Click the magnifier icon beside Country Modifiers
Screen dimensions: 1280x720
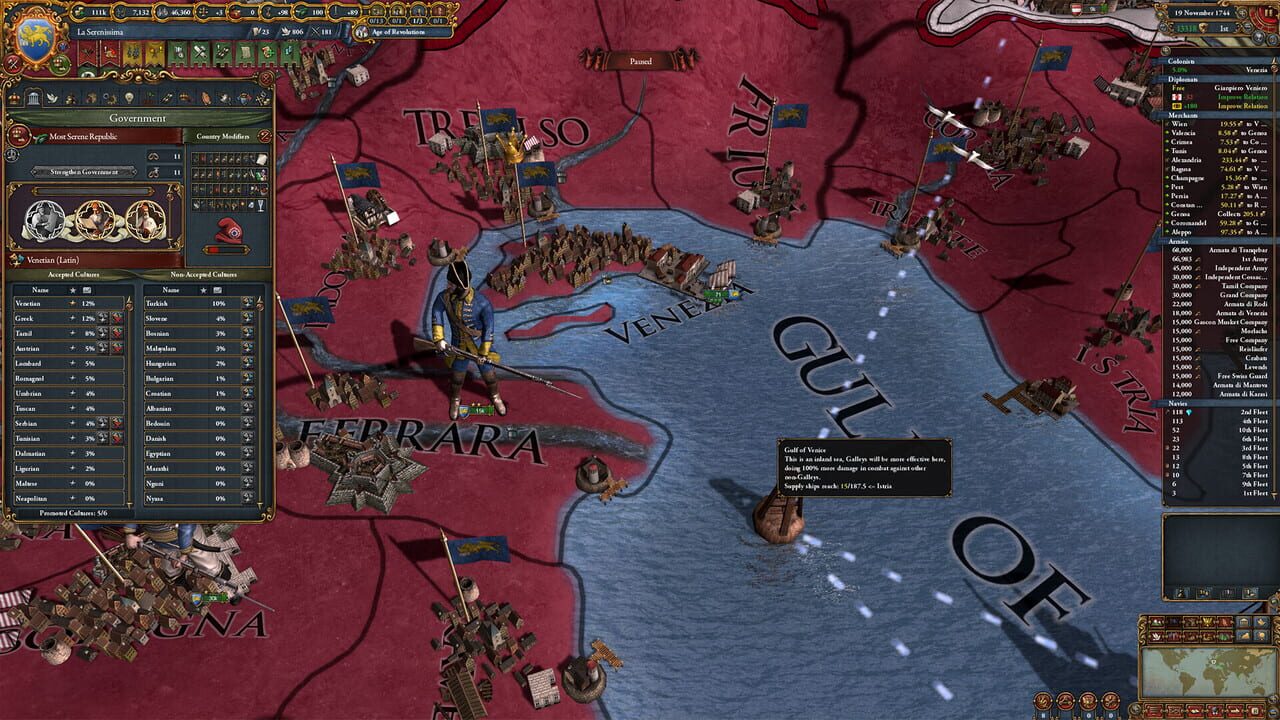pos(263,137)
